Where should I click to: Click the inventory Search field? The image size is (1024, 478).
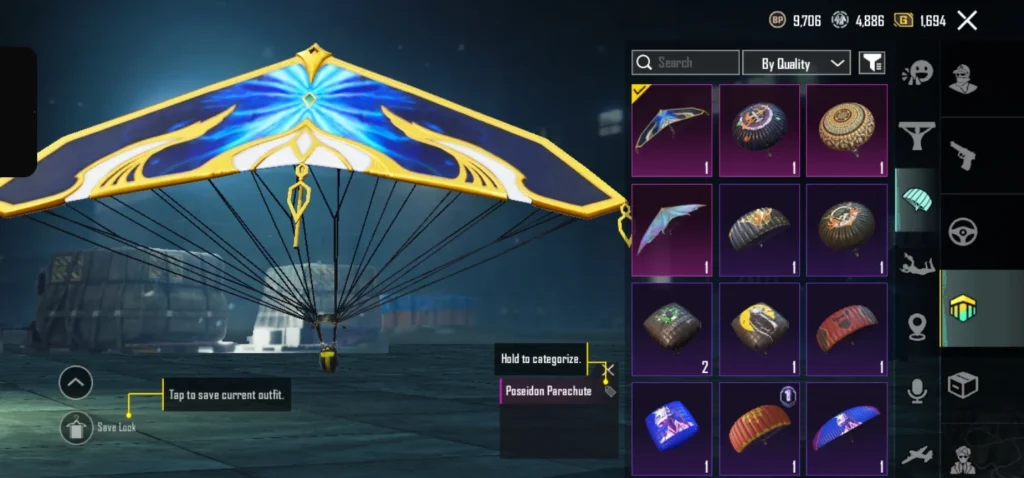coord(686,63)
